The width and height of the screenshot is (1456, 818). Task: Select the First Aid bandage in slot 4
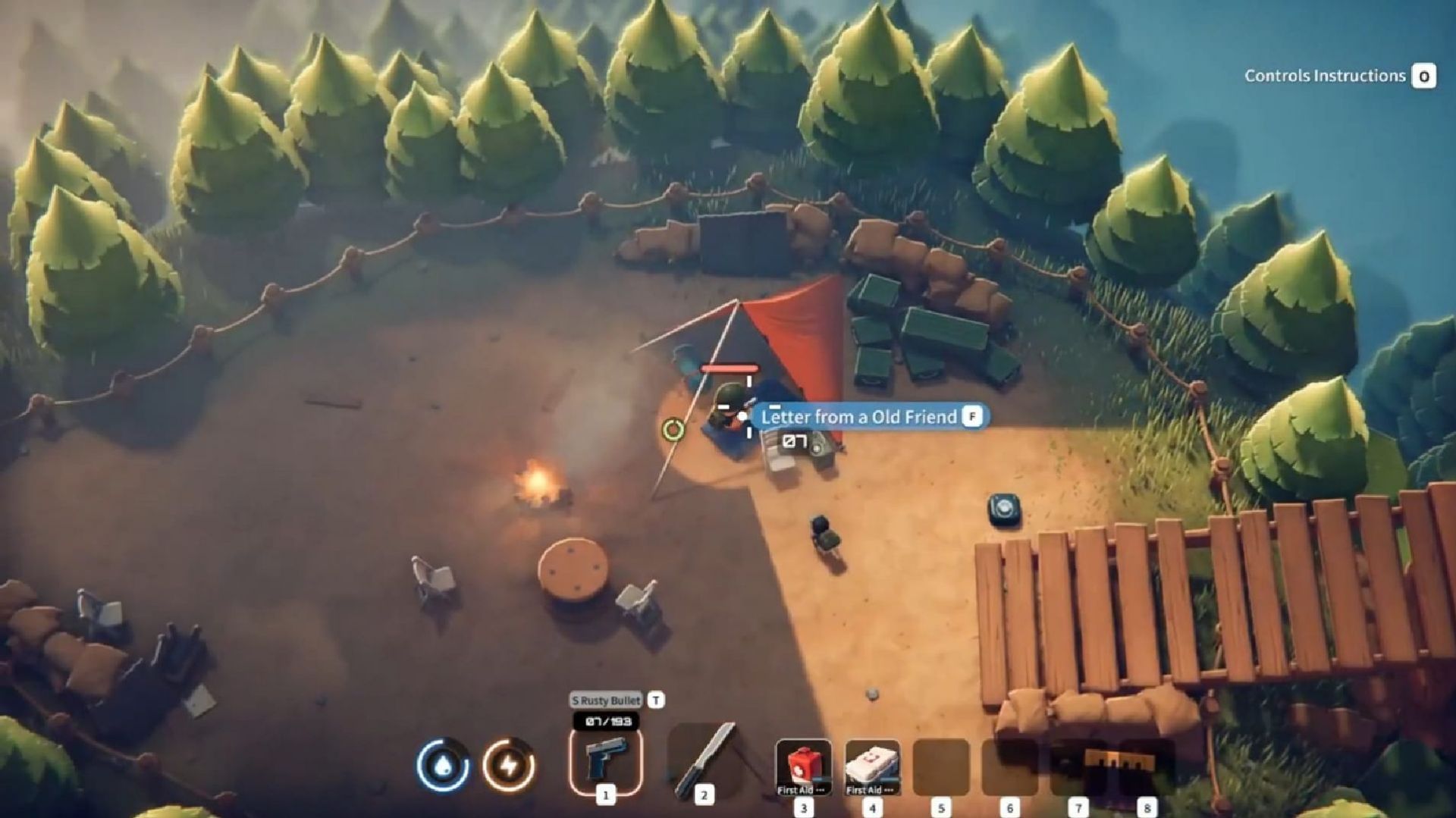[871, 766]
